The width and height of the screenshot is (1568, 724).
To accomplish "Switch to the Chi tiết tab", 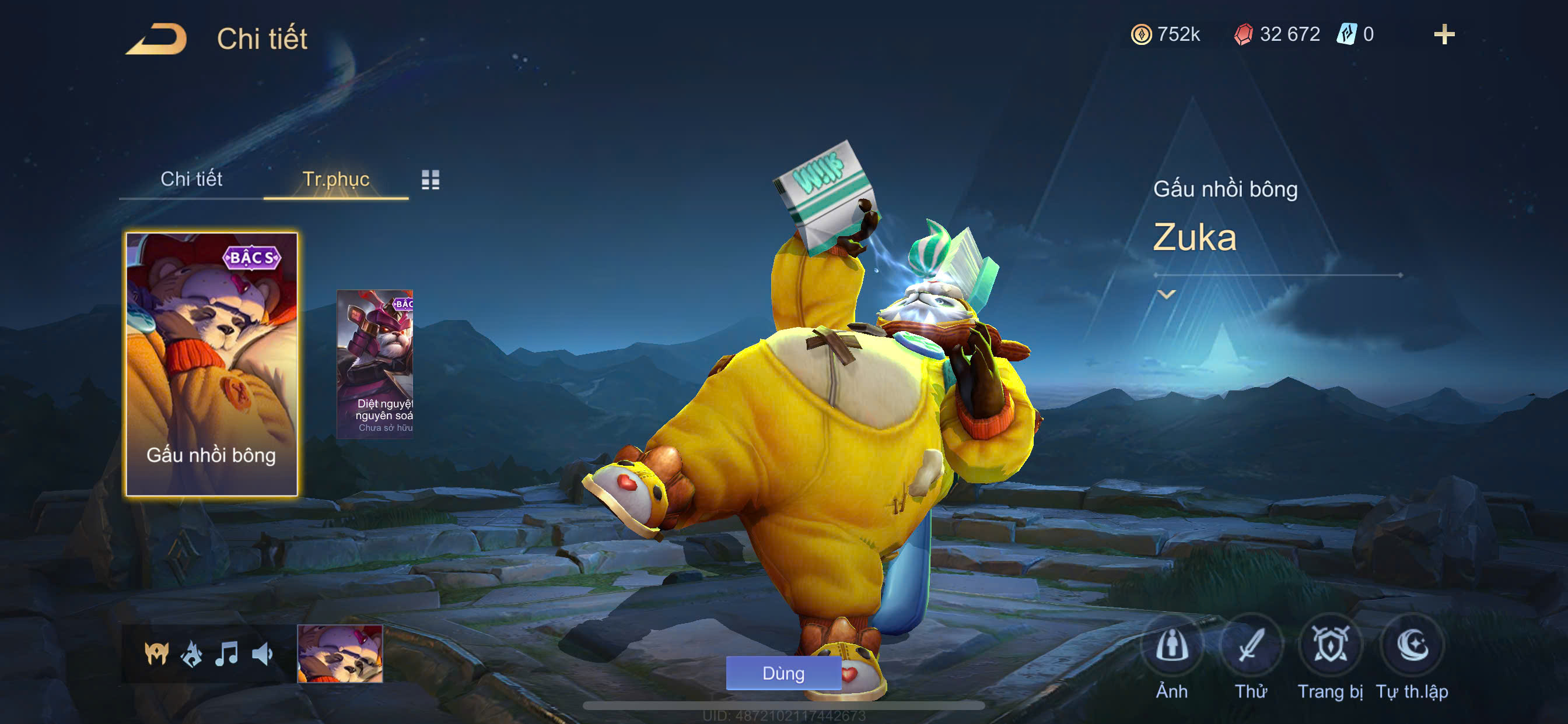I will (191, 179).
